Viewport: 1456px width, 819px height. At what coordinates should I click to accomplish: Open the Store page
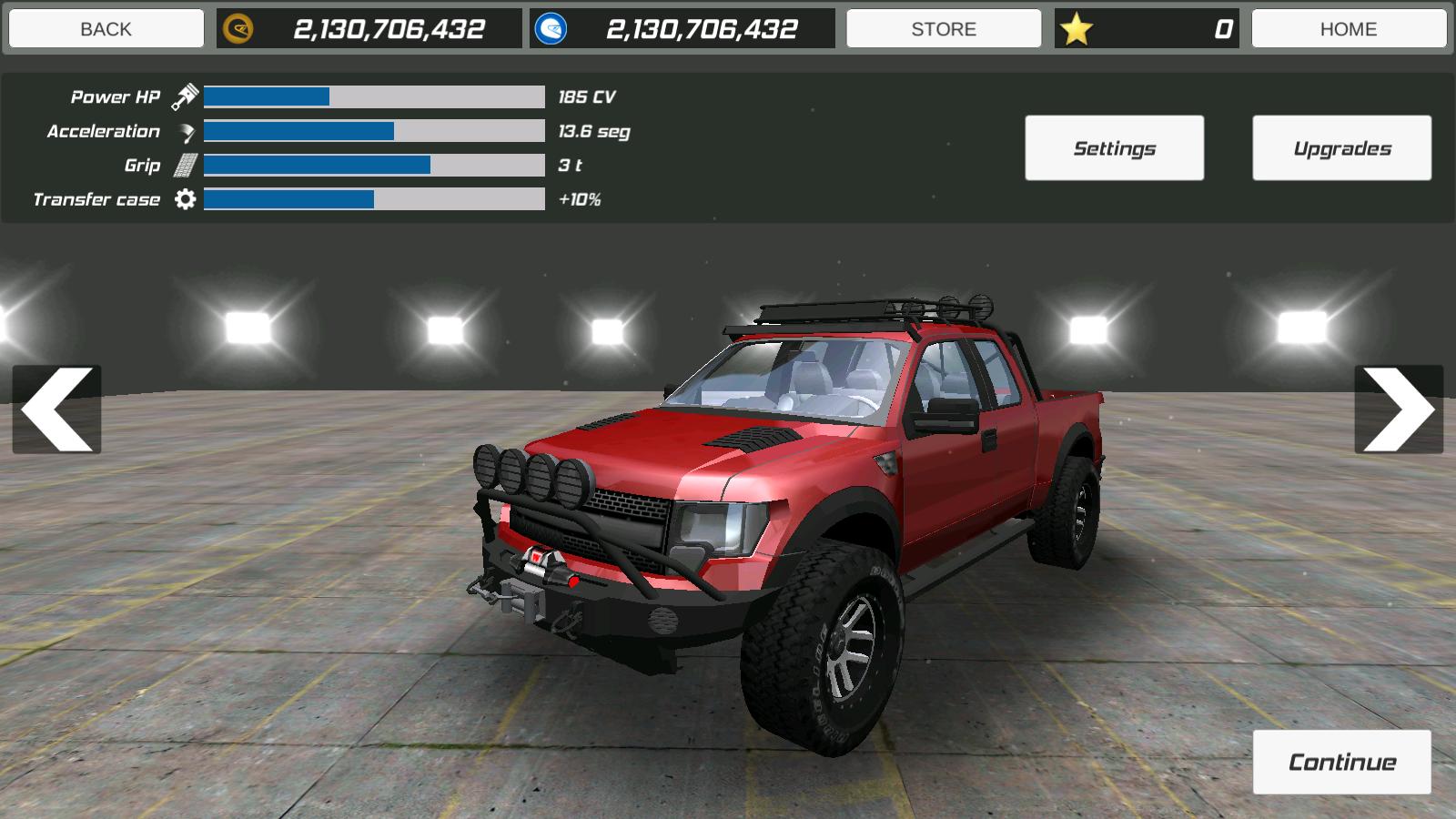[x=944, y=27]
